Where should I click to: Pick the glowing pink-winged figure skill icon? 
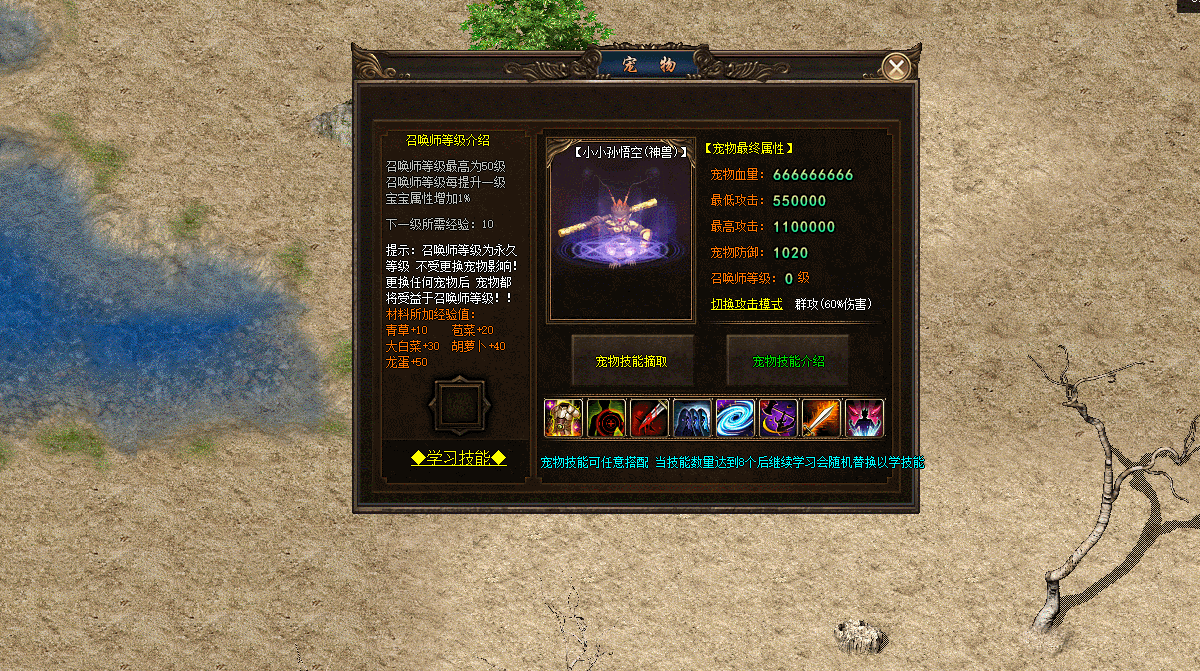864,418
